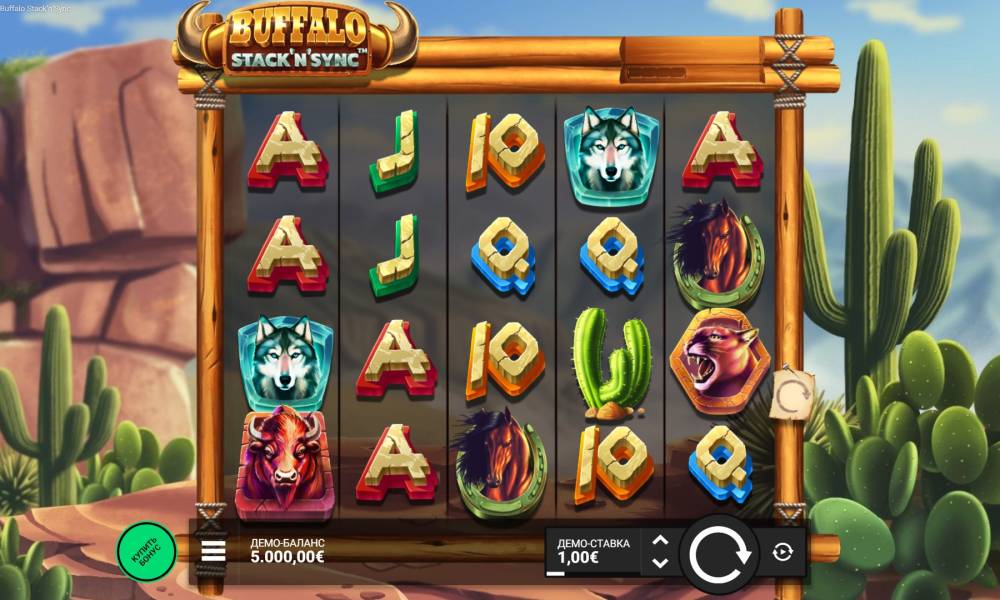Open the Демо-Ставка bet selector
This screenshot has height=600, width=1000.
594,551
